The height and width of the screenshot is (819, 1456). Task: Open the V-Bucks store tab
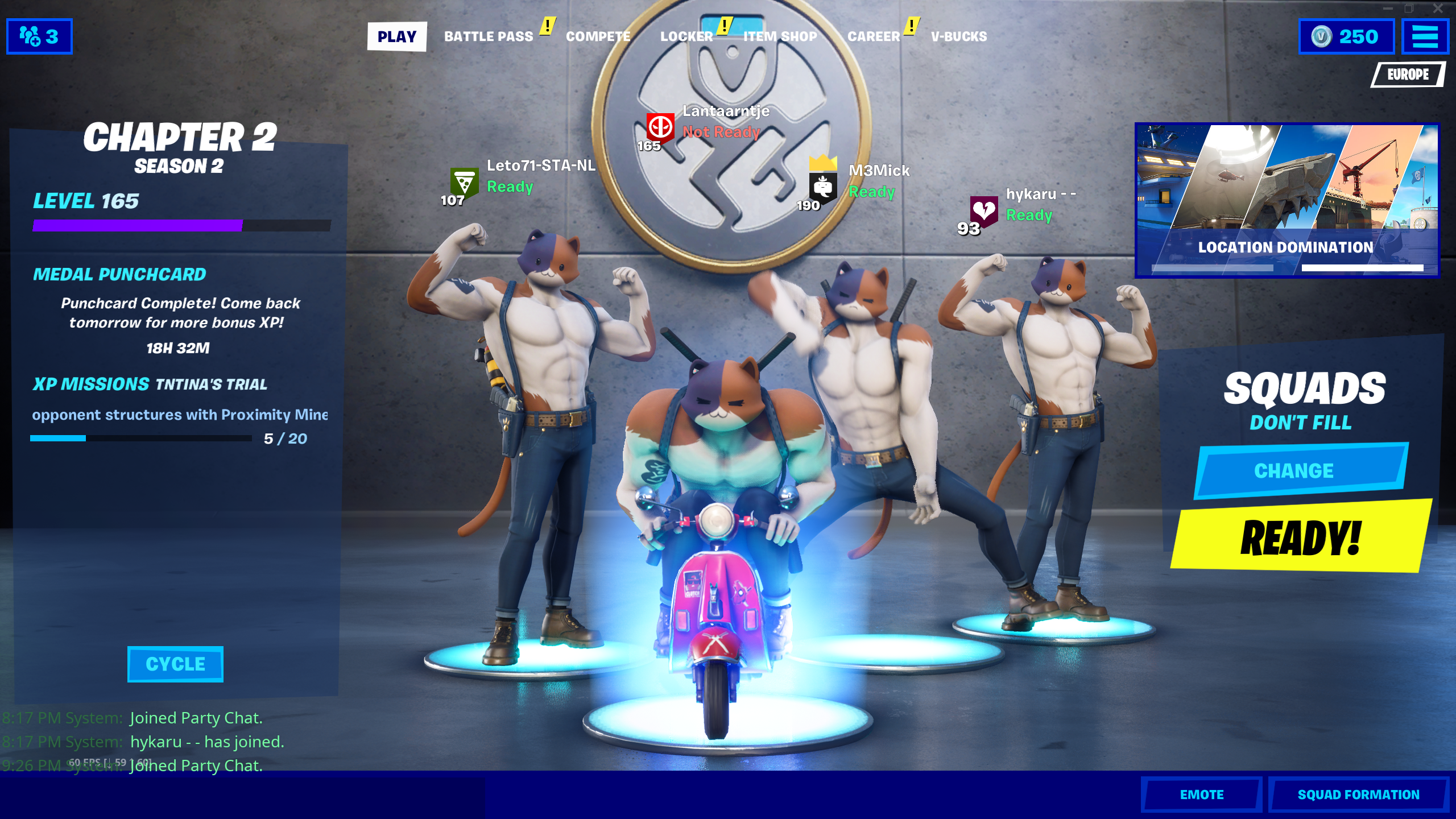click(x=958, y=37)
